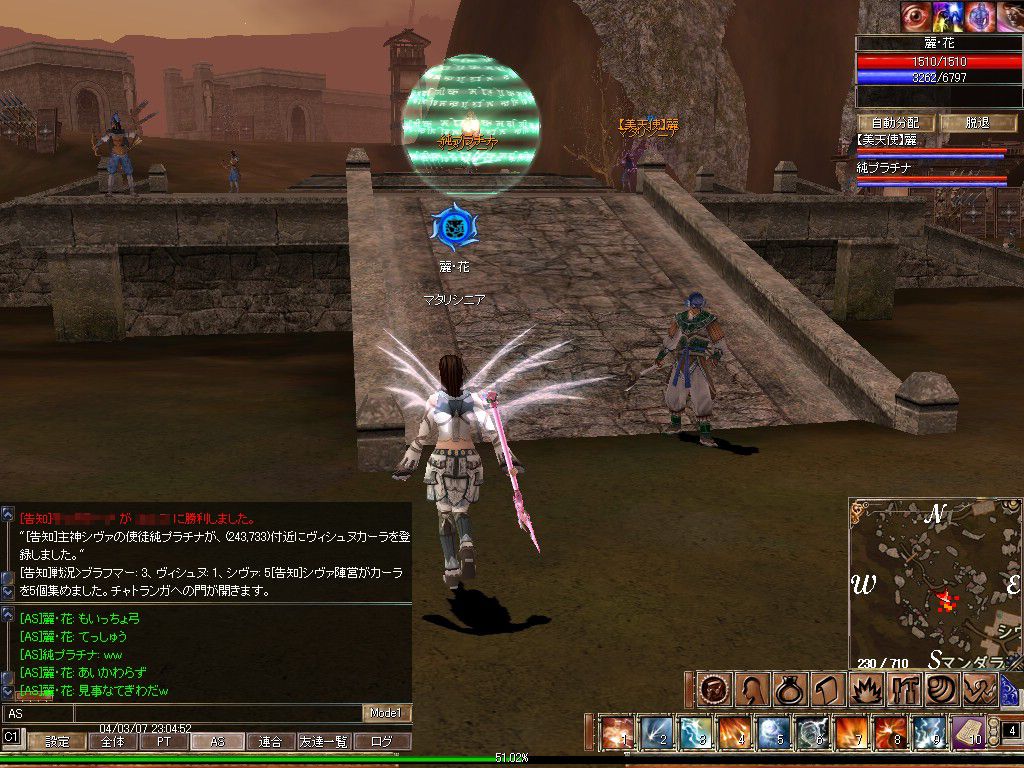The width and height of the screenshot is (1024, 768).
Task: Open the character silhouette menu icon
Action: 752,689
